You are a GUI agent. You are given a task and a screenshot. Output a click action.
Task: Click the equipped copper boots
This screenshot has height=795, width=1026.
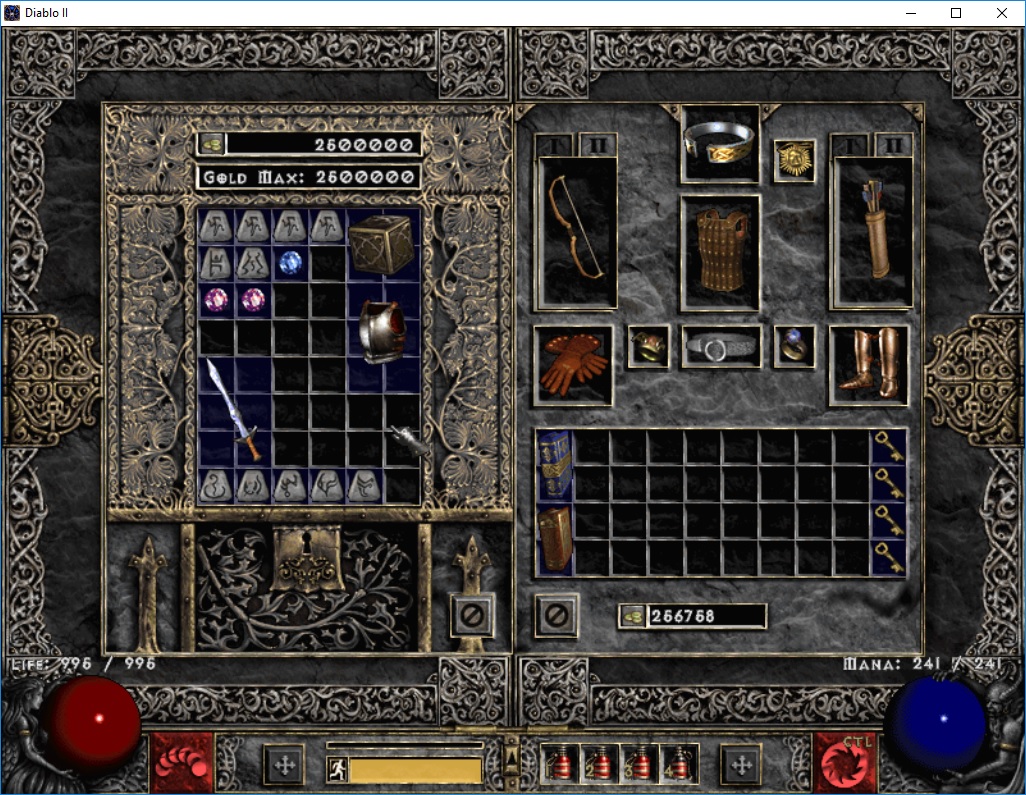pyautogui.click(x=869, y=365)
